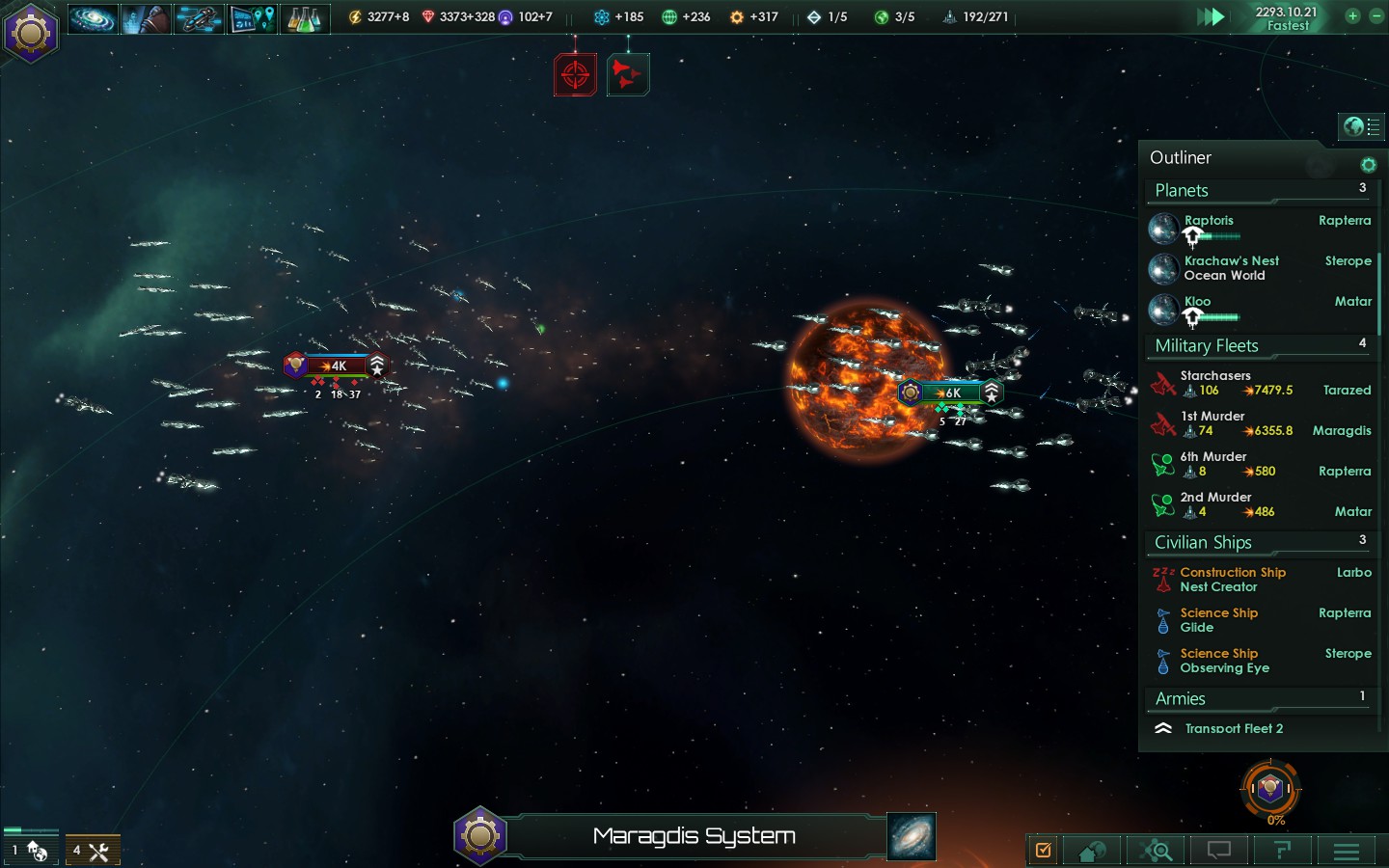Open Outliner settings gear
This screenshot has width=1389, height=868.
(1368, 165)
